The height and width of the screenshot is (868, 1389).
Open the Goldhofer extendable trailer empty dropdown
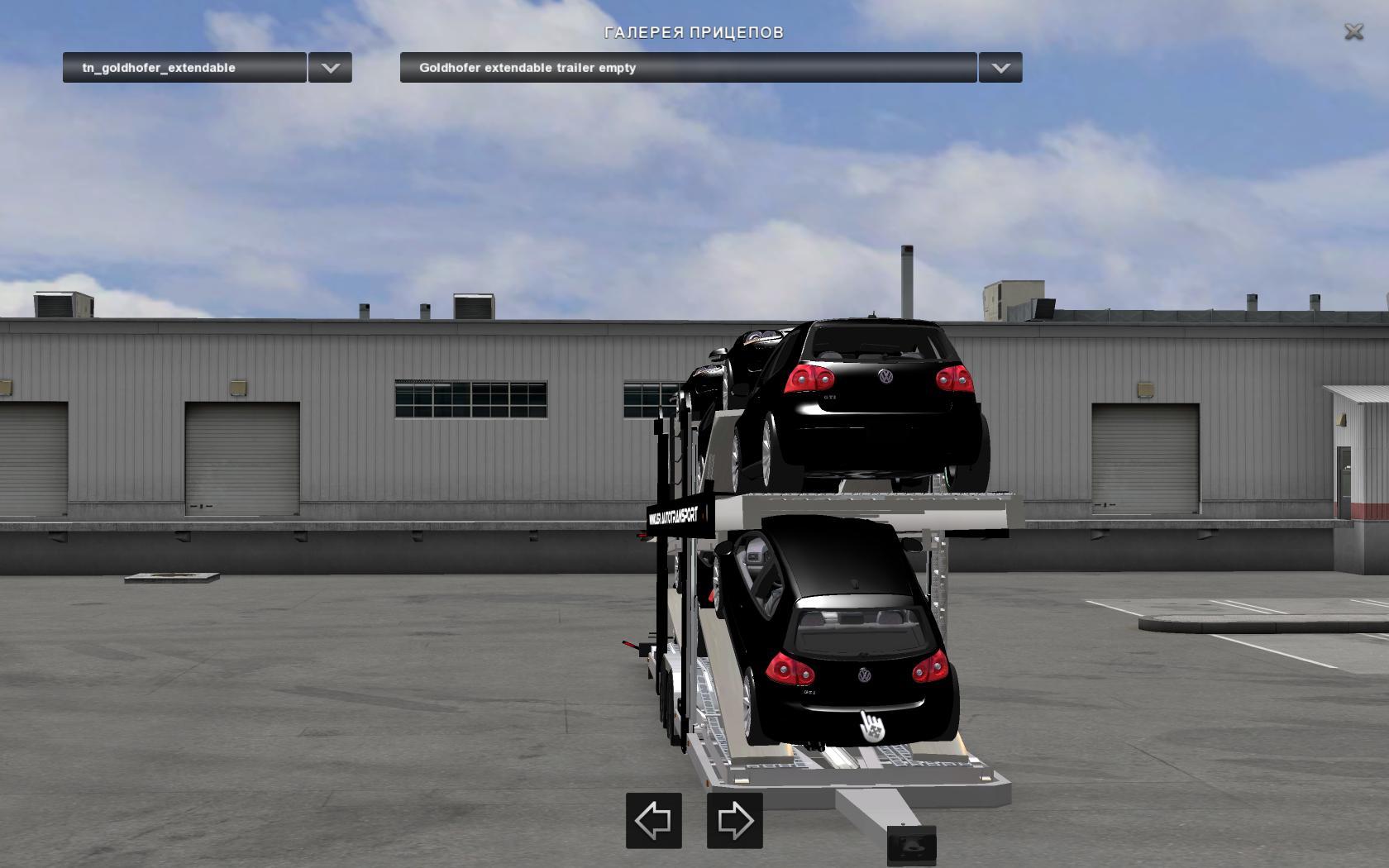click(x=688, y=68)
